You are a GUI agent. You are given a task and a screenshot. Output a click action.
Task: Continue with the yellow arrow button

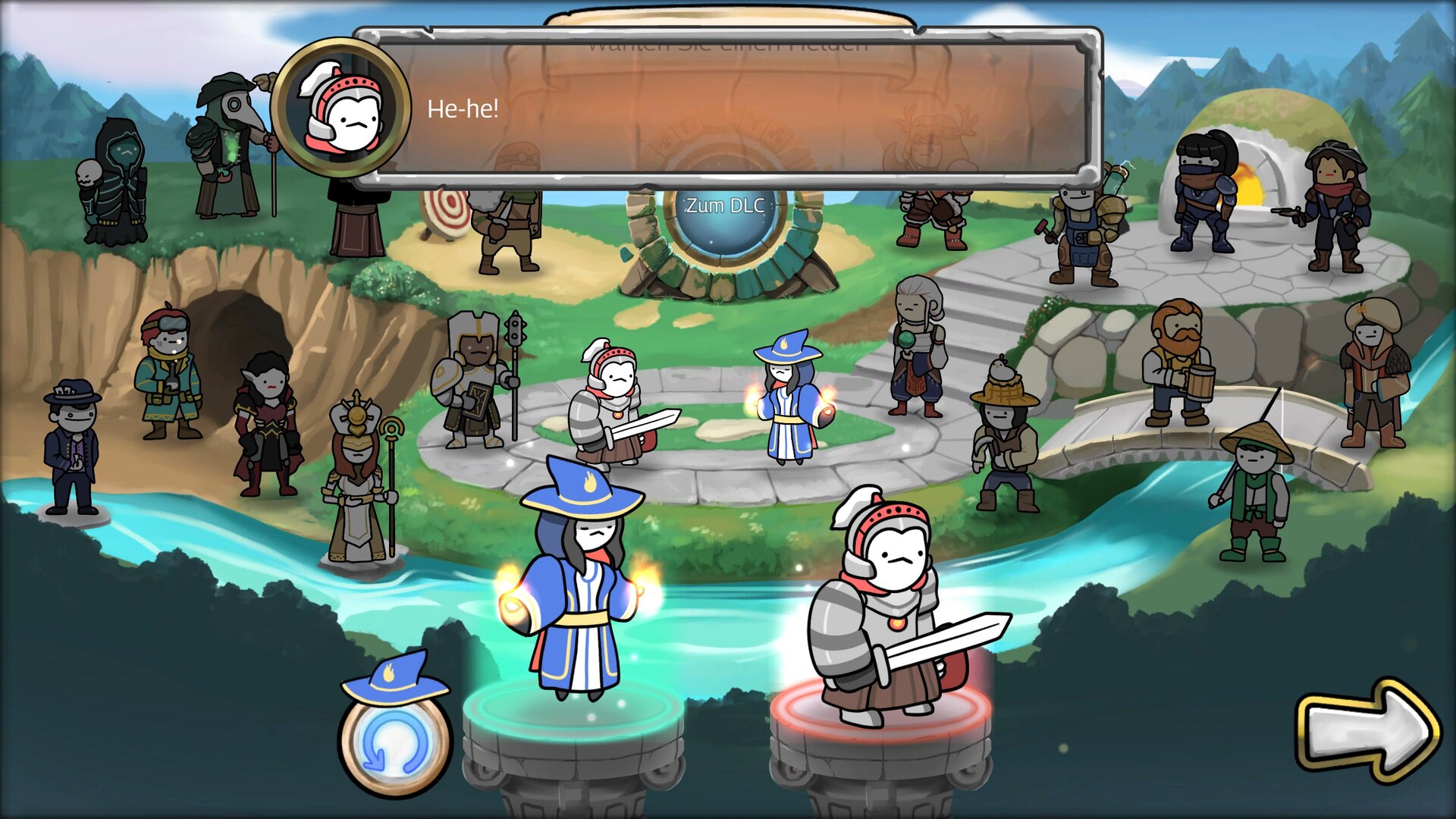(1369, 730)
